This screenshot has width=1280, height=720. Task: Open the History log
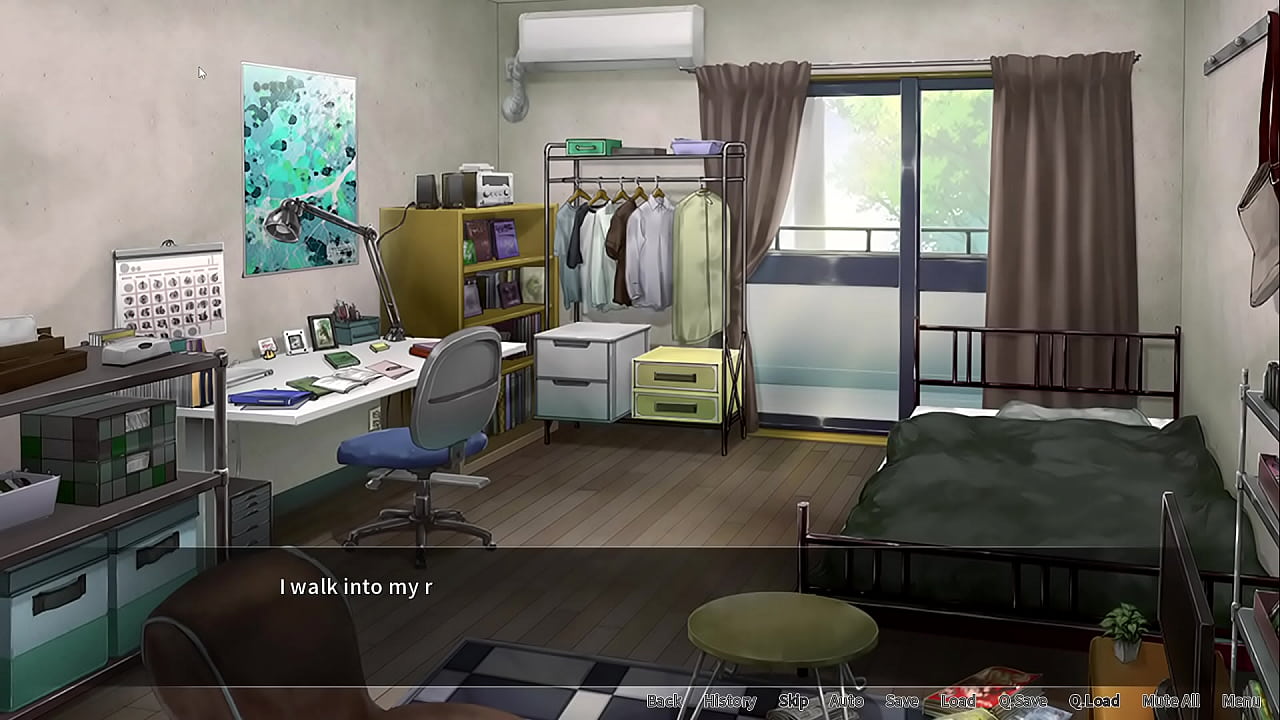[x=729, y=701]
